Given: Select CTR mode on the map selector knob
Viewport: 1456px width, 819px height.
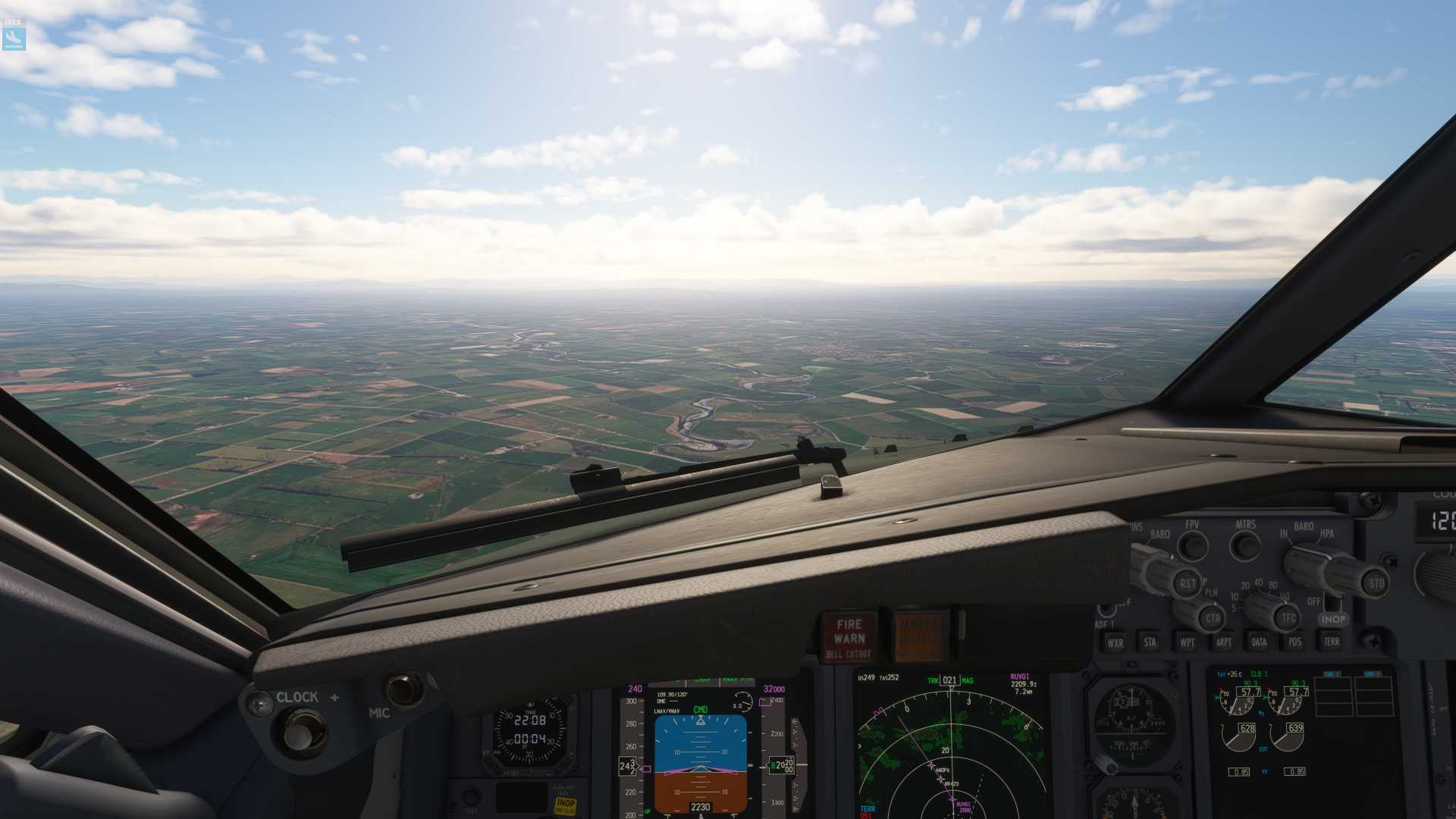Looking at the screenshot, I should pyautogui.click(x=1213, y=618).
